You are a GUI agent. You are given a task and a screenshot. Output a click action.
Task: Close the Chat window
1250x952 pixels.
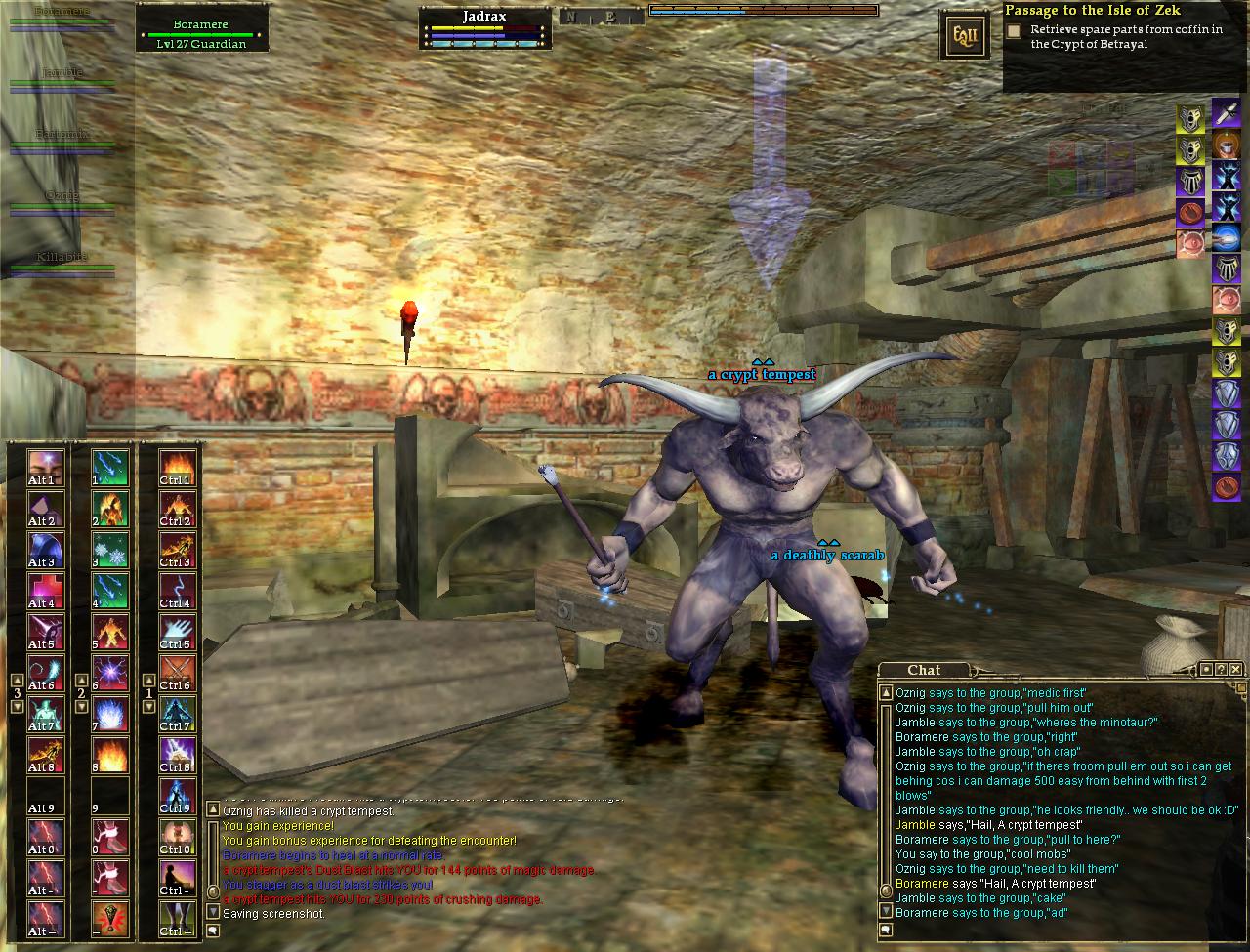click(1237, 669)
